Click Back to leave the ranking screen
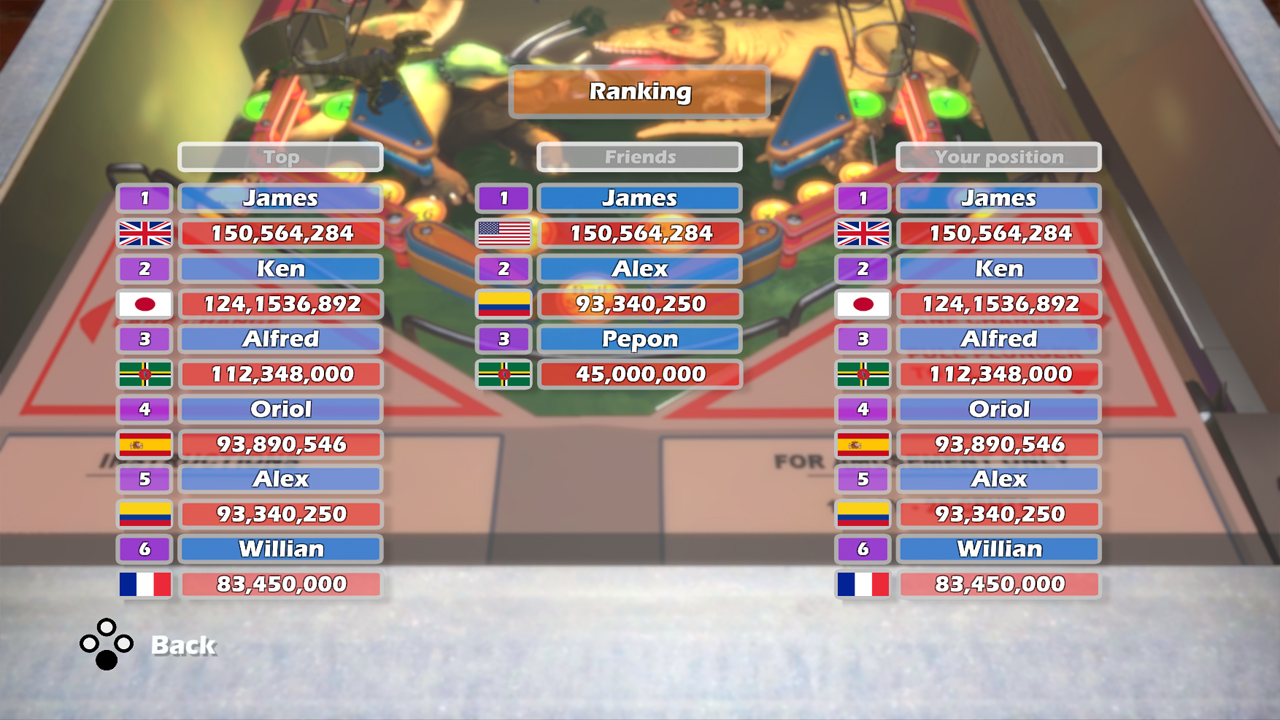The width and height of the screenshot is (1280, 720). click(x=185, y=645)
